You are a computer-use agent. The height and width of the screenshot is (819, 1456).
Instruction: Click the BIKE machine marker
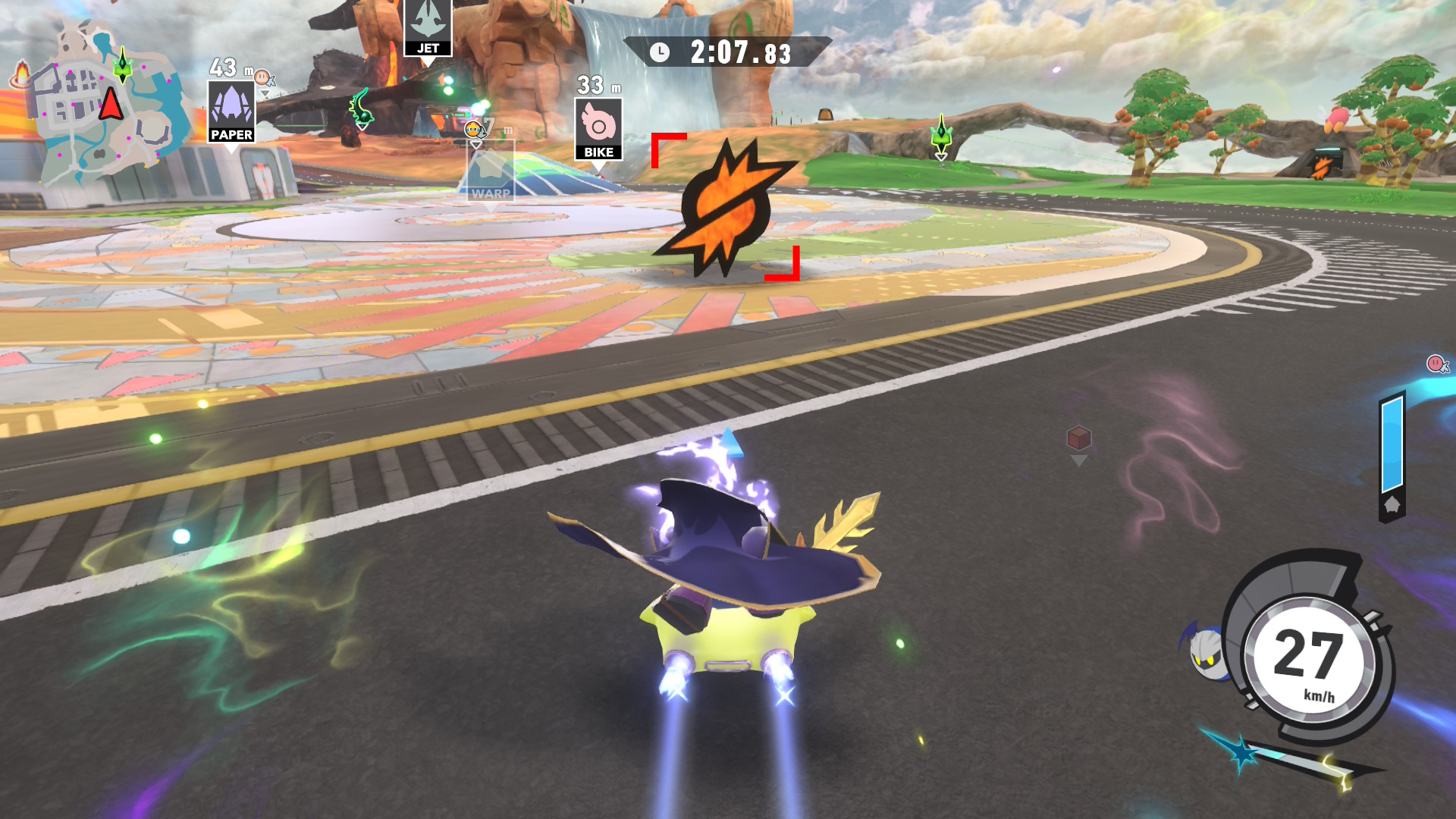tap(598, 130)
